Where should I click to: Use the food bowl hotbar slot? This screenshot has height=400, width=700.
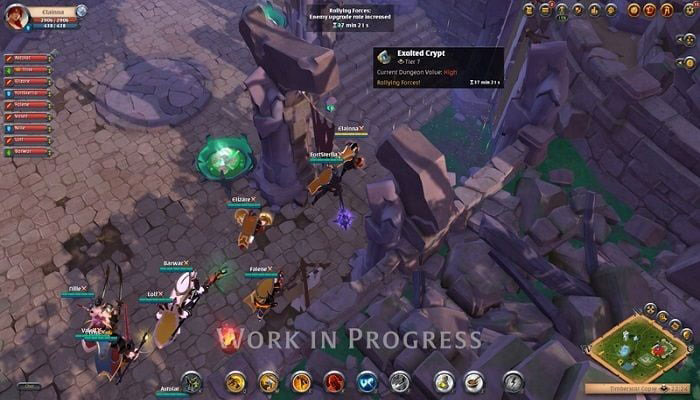pyautogui.click(x=474, y=381)
